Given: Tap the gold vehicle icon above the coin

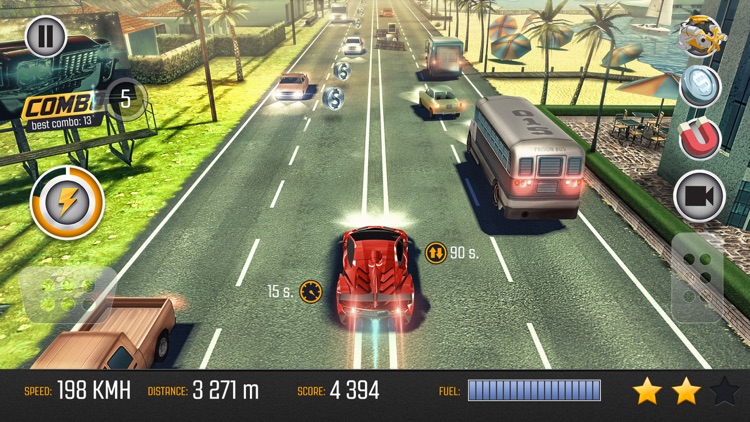Looking at the screenshot, I should [x=700, y=36].
